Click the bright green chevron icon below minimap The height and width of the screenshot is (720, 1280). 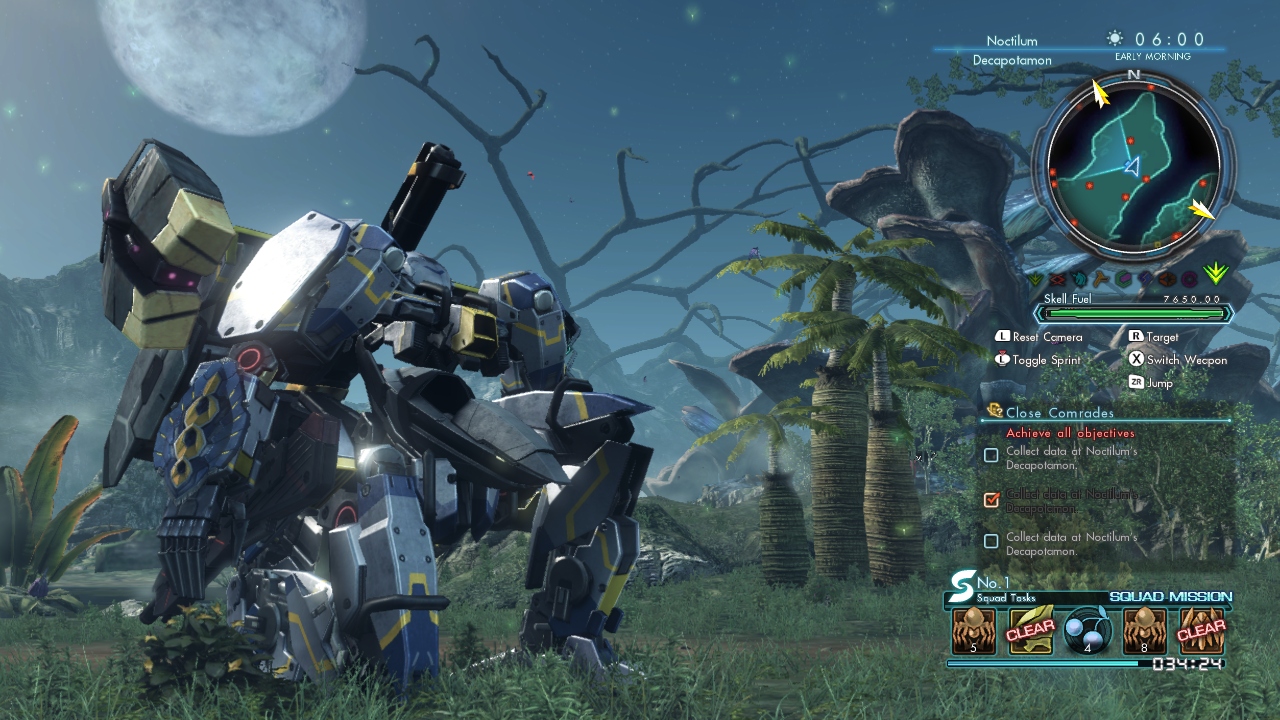tap(1216, 273)
